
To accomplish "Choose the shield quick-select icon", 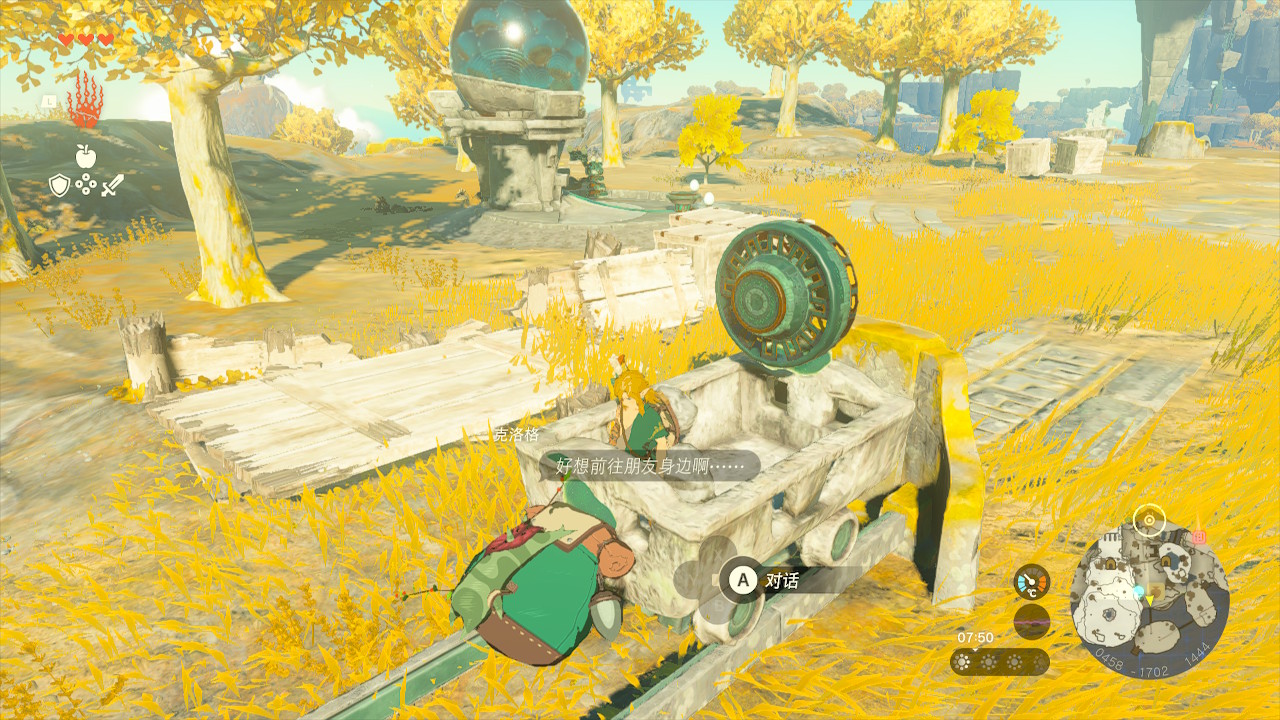I will pyautogui.click(x=59, y=185).
